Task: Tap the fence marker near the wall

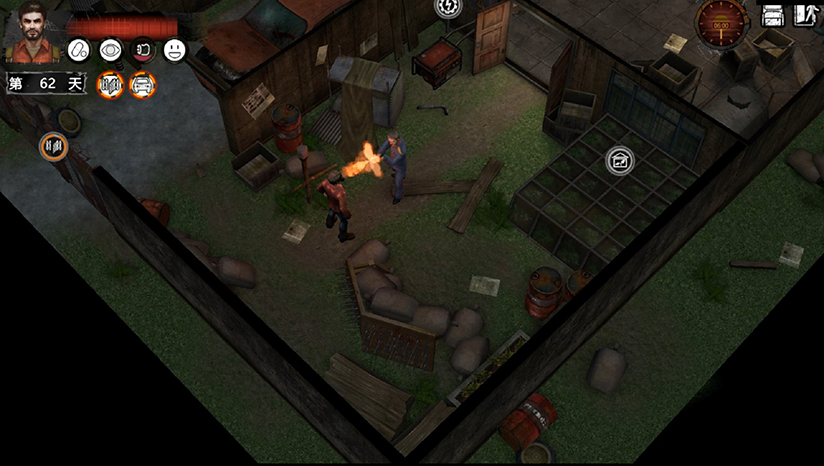Action: click(x=54, y=147)
